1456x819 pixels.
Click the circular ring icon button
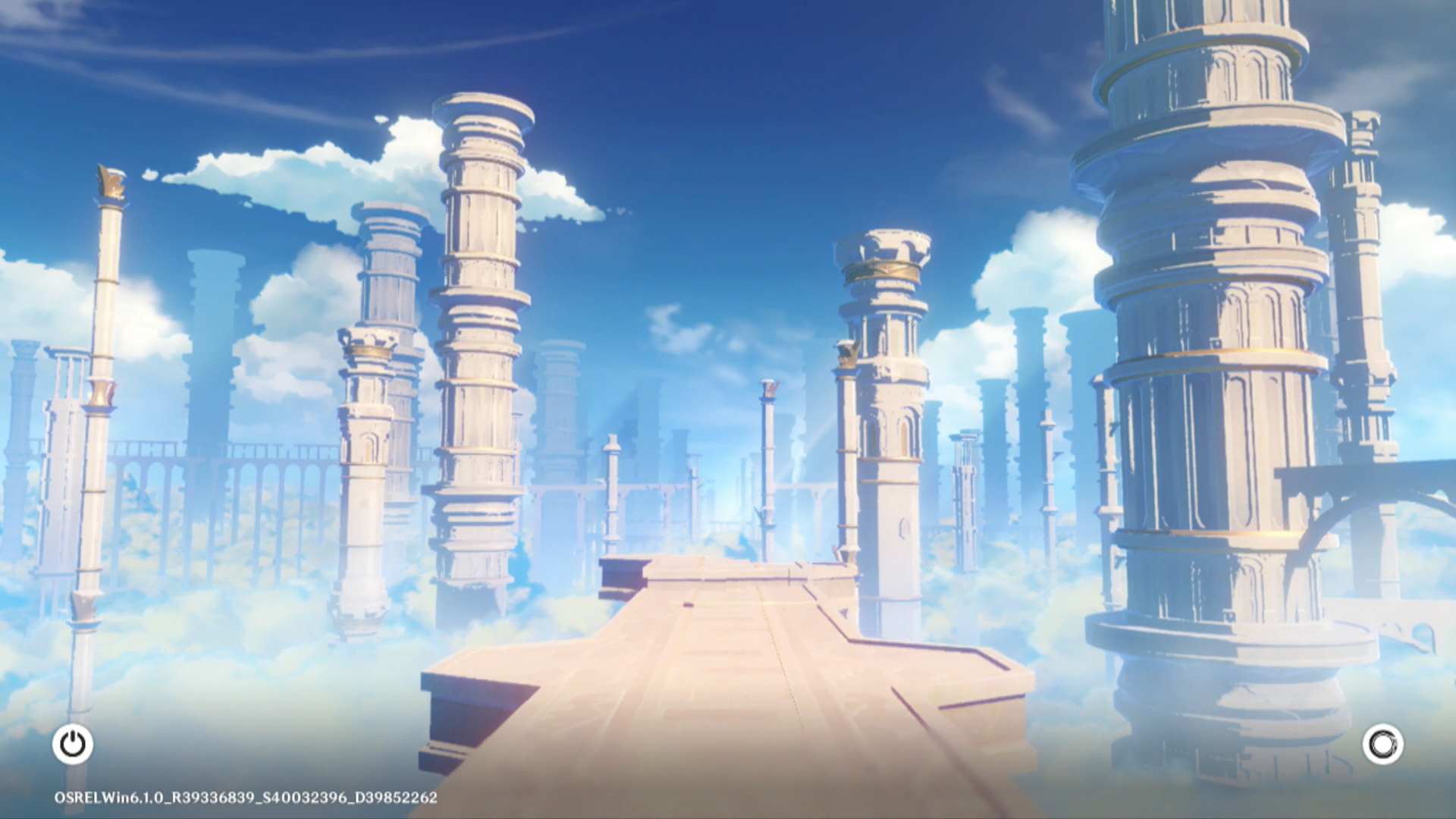1382,744
